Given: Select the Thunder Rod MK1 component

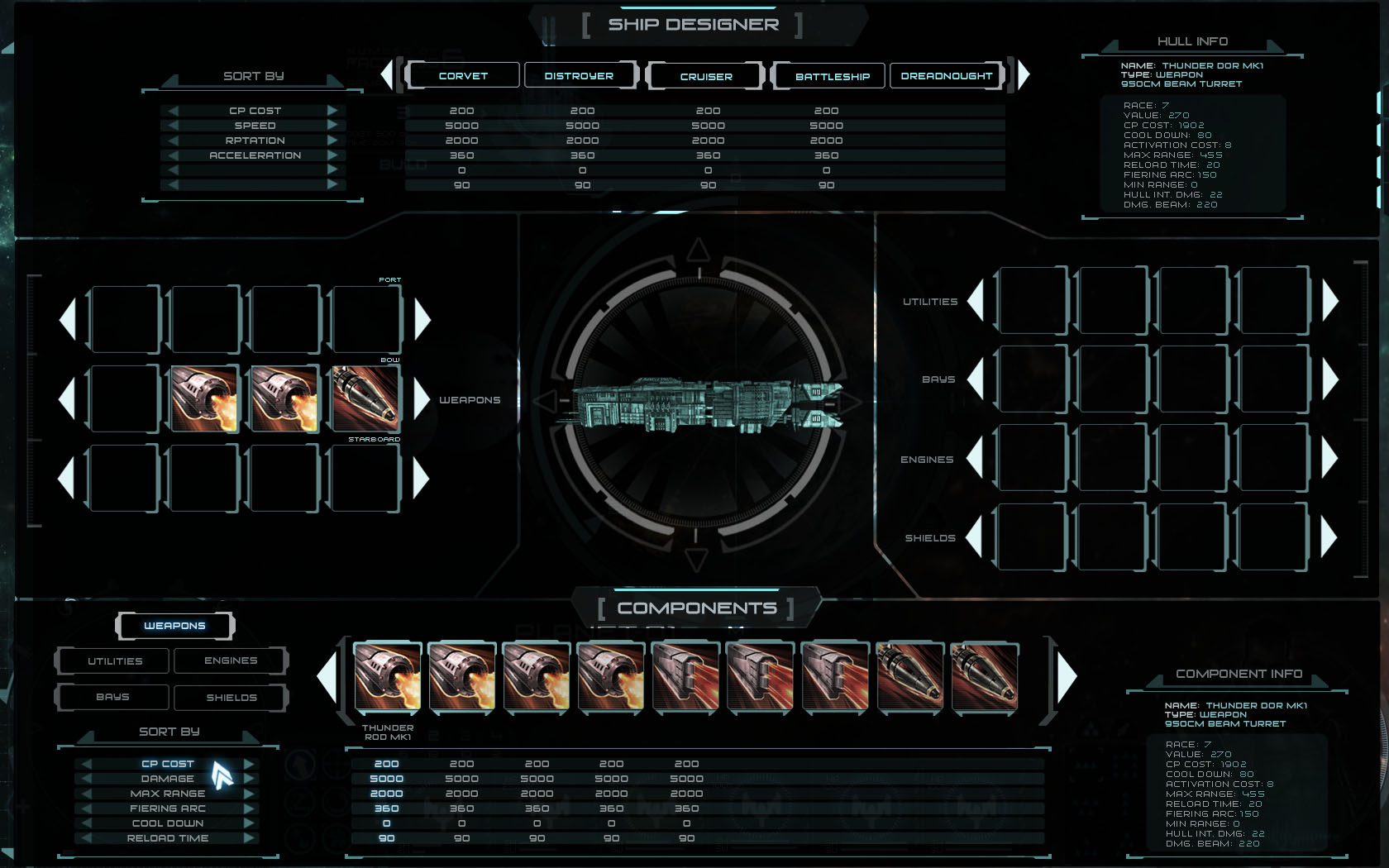Looking at the screenshot, I should coord(387,678).
